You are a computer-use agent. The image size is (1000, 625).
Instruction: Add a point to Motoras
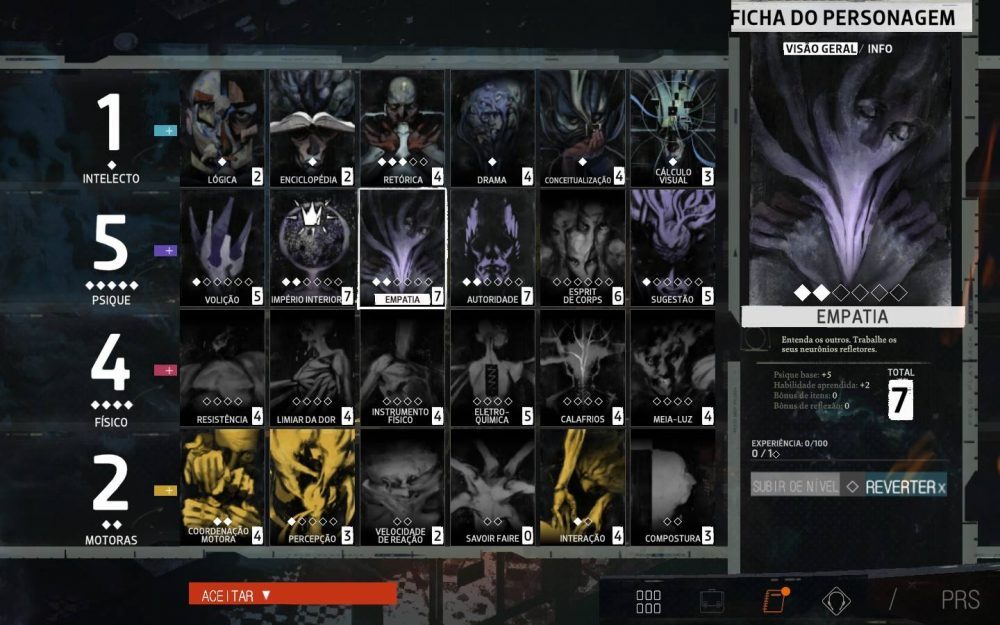[165, 490]
